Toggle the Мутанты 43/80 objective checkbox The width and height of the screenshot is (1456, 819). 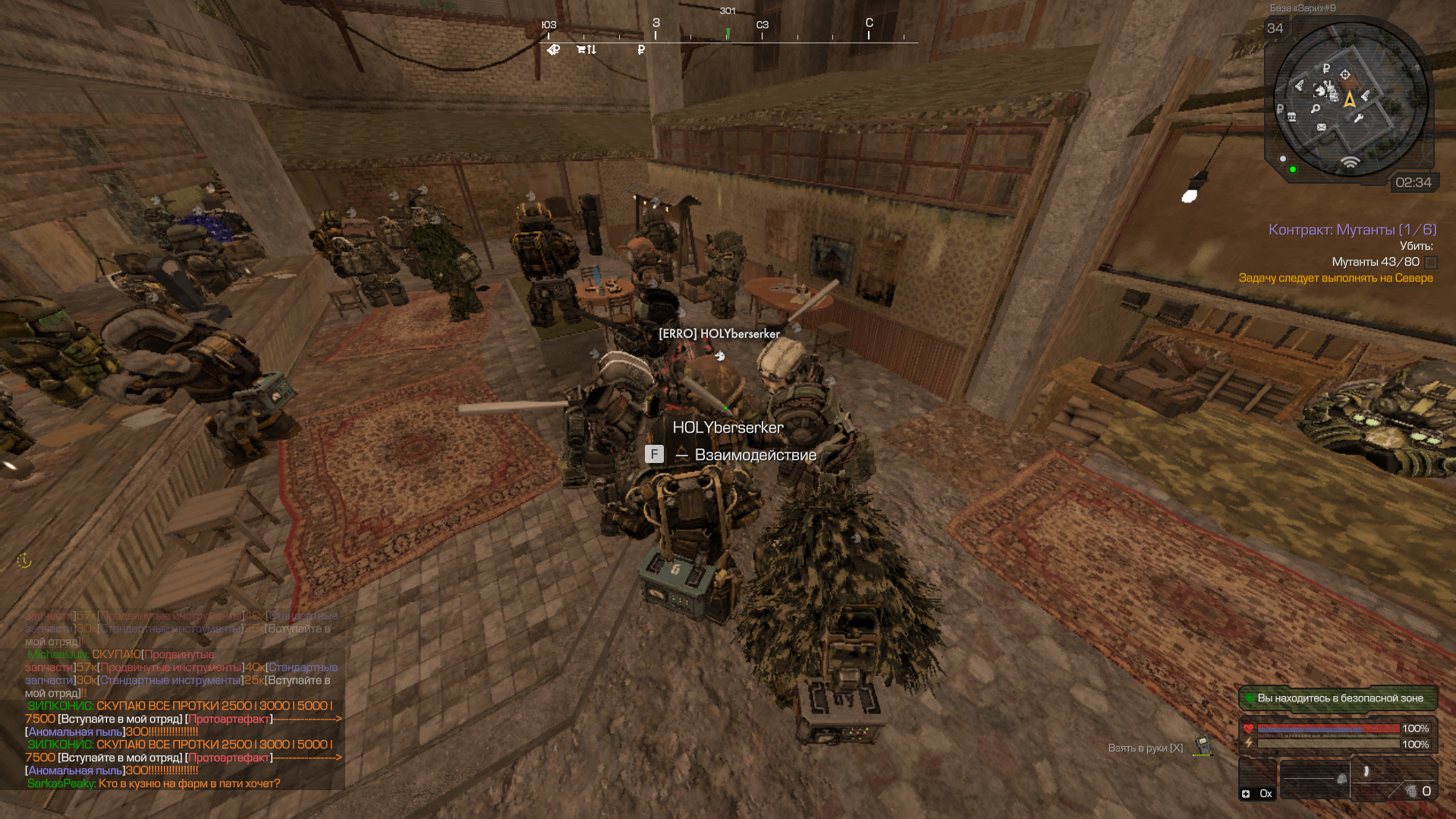[1431, 262]
